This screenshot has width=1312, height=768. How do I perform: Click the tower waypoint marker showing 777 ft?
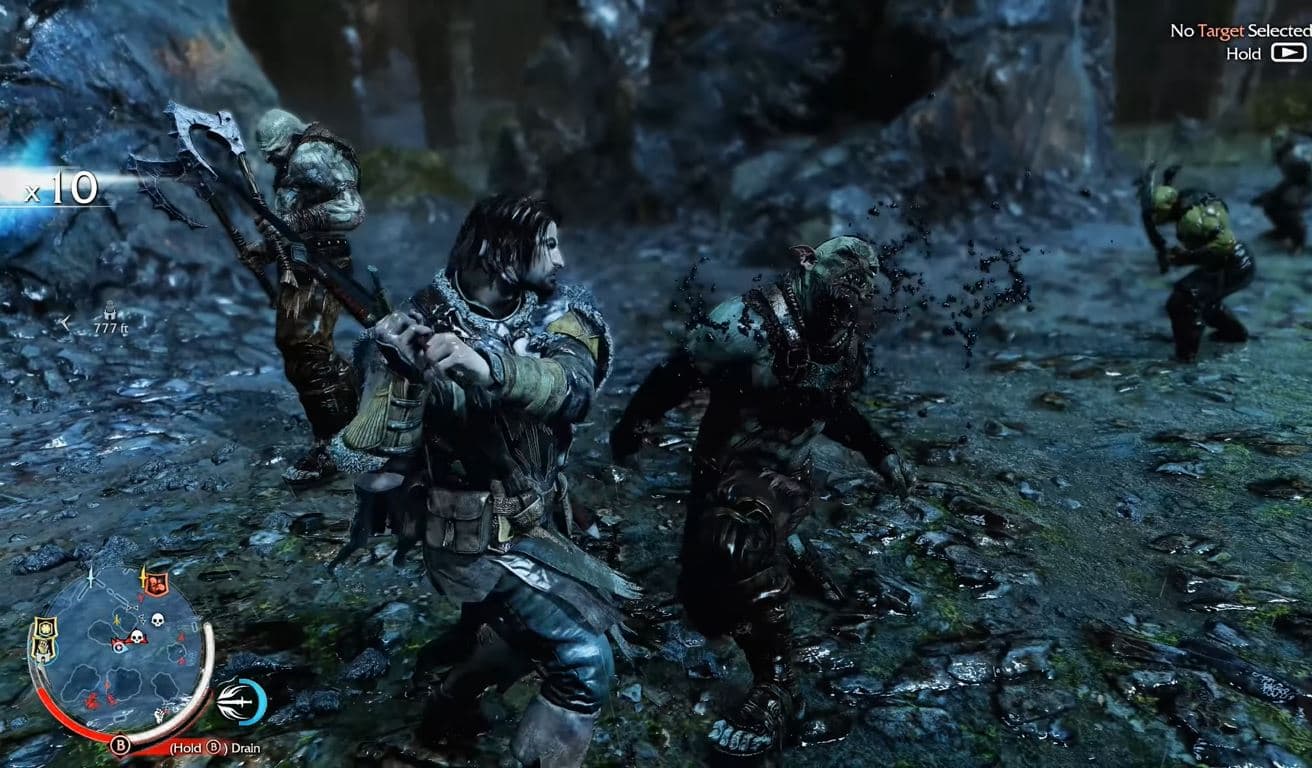[x=108, y=309]
